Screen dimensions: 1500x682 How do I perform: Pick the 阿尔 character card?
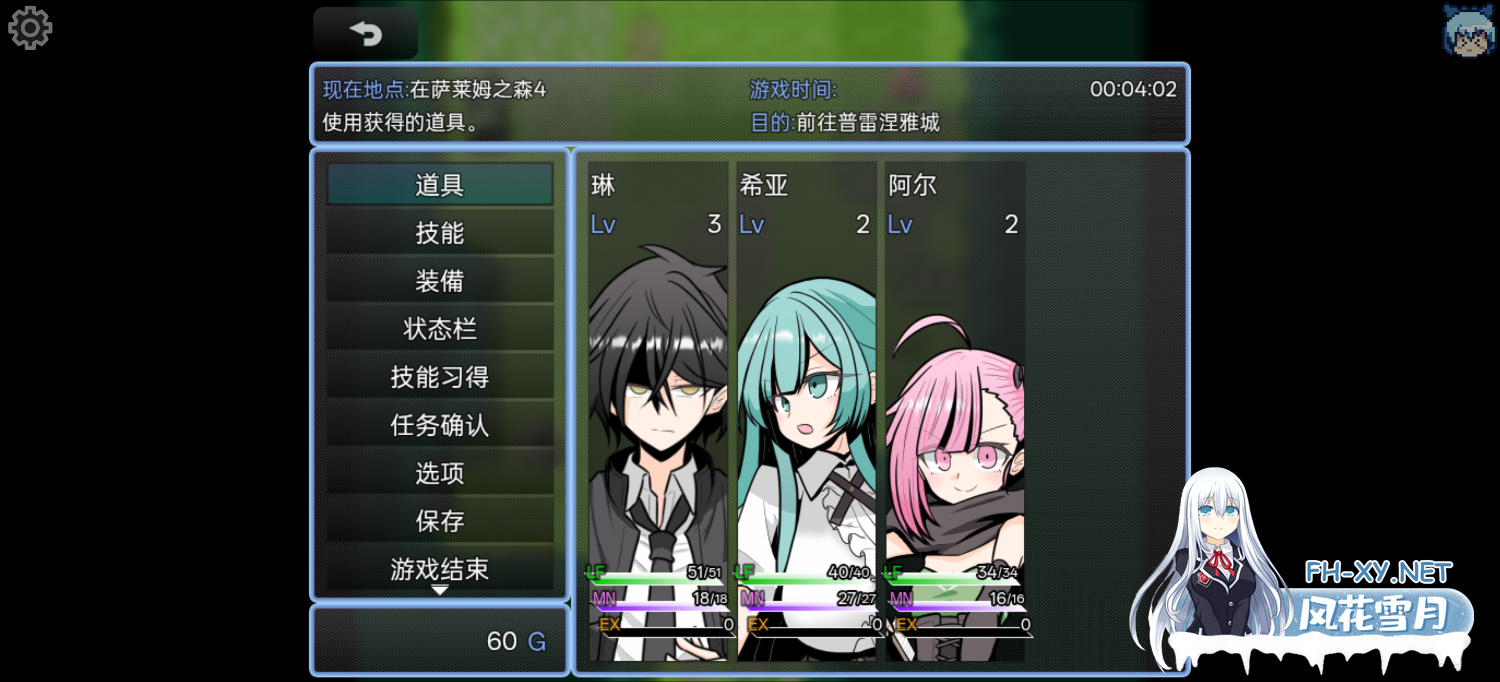click(x=954, y=410)
